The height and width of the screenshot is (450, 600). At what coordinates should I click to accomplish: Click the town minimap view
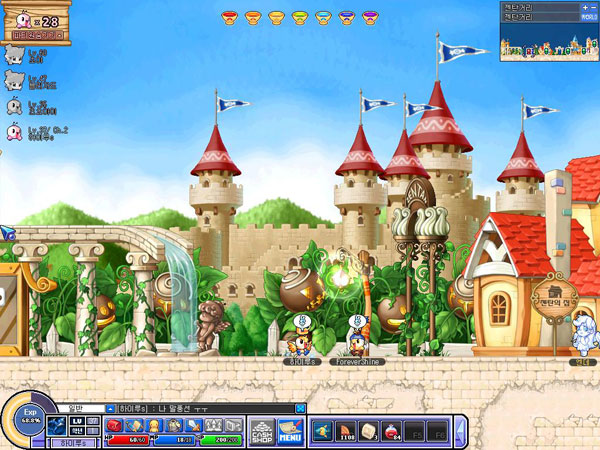point(548,43)
